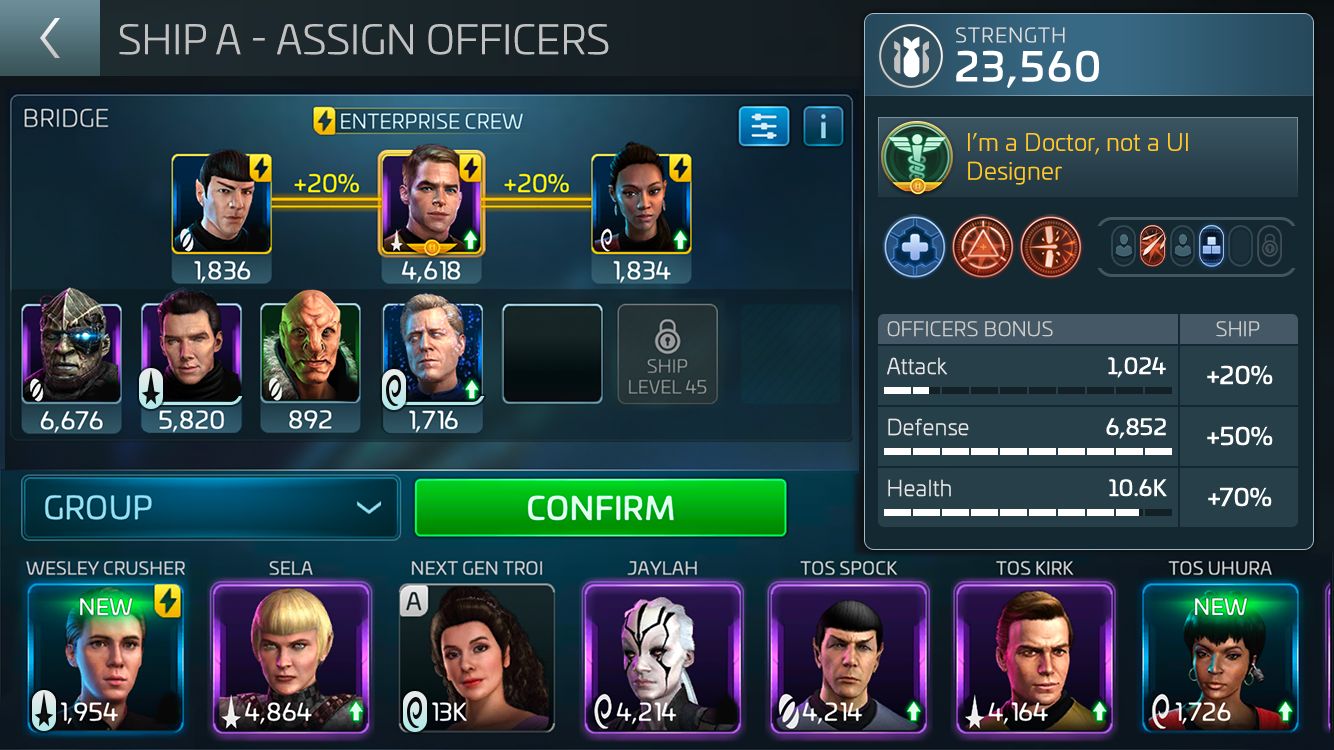1334x750 pixels.
Task: Choose the 5,820 strength officer
Action: tap(191, 354)
